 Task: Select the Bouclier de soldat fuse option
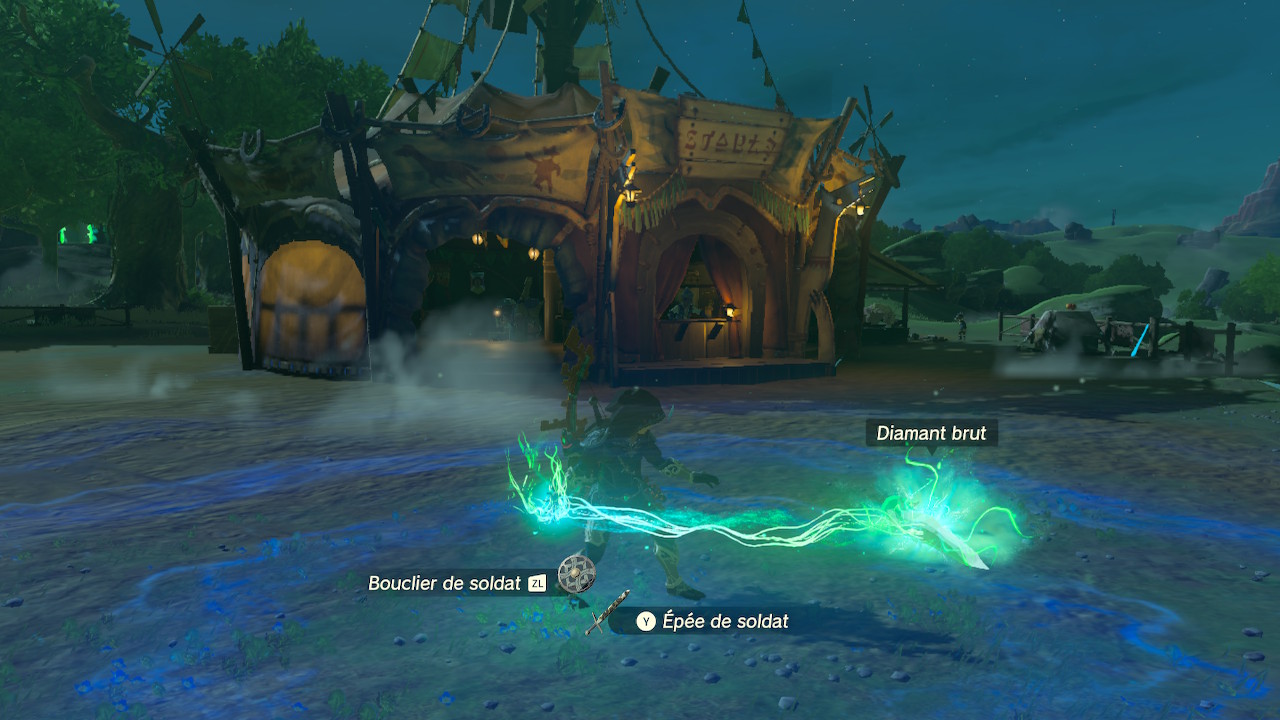tap(443, 583)
